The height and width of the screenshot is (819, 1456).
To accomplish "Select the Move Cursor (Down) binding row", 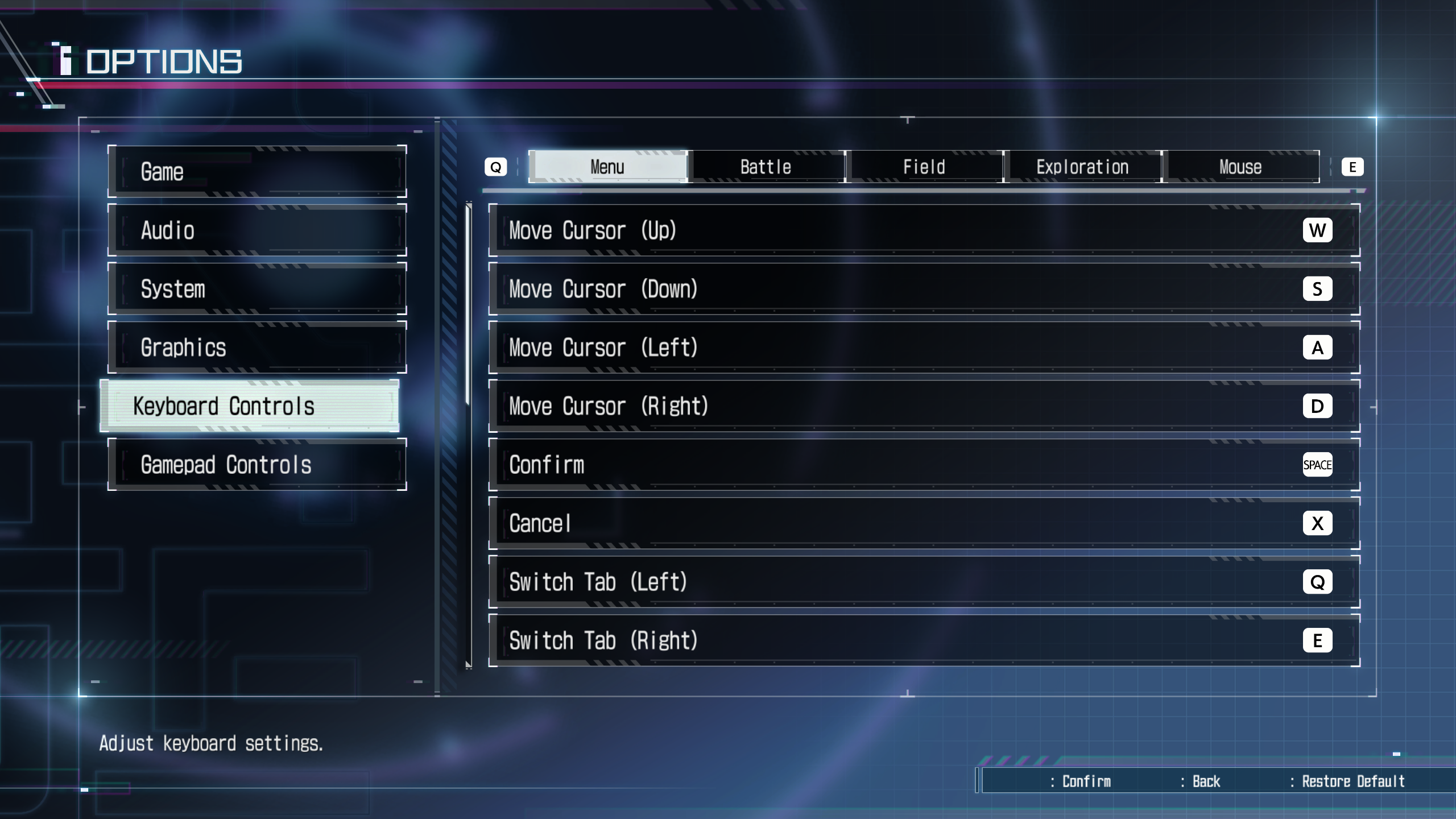I will (924, 289).
